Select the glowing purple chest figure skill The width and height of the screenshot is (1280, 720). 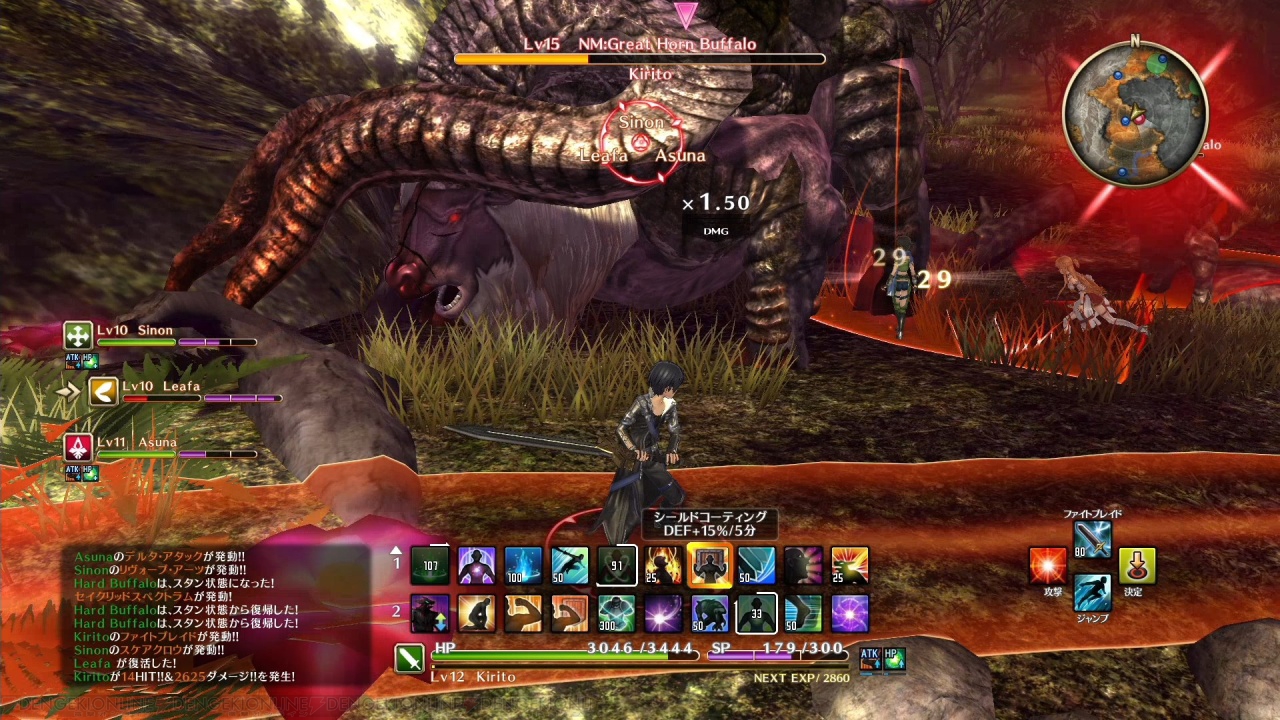pyautogui.click(x=476, y=565)
